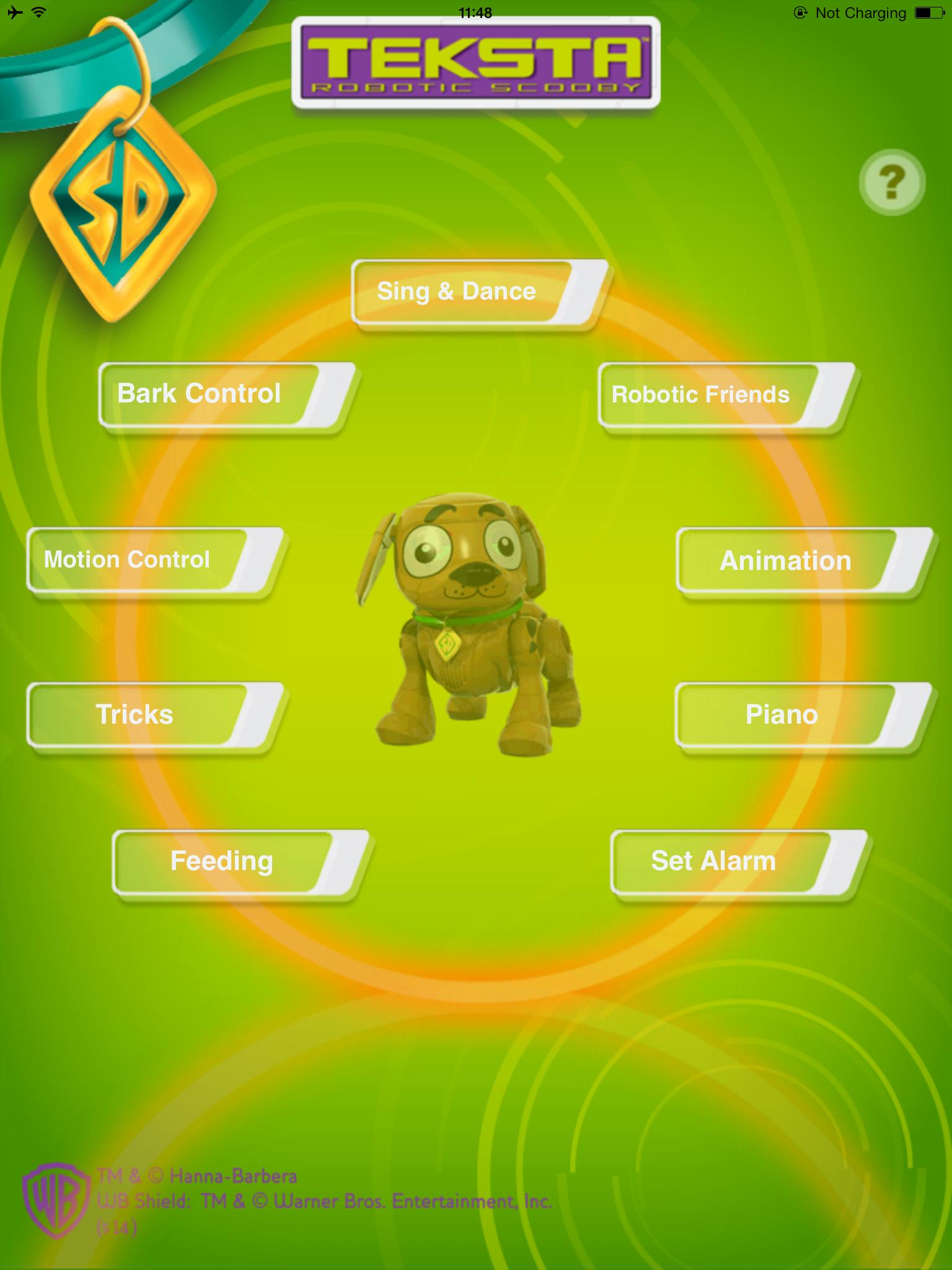Click the Warner Bros copyright text
This screenshot has height=1270, width=952.
tap(322, 1201)
